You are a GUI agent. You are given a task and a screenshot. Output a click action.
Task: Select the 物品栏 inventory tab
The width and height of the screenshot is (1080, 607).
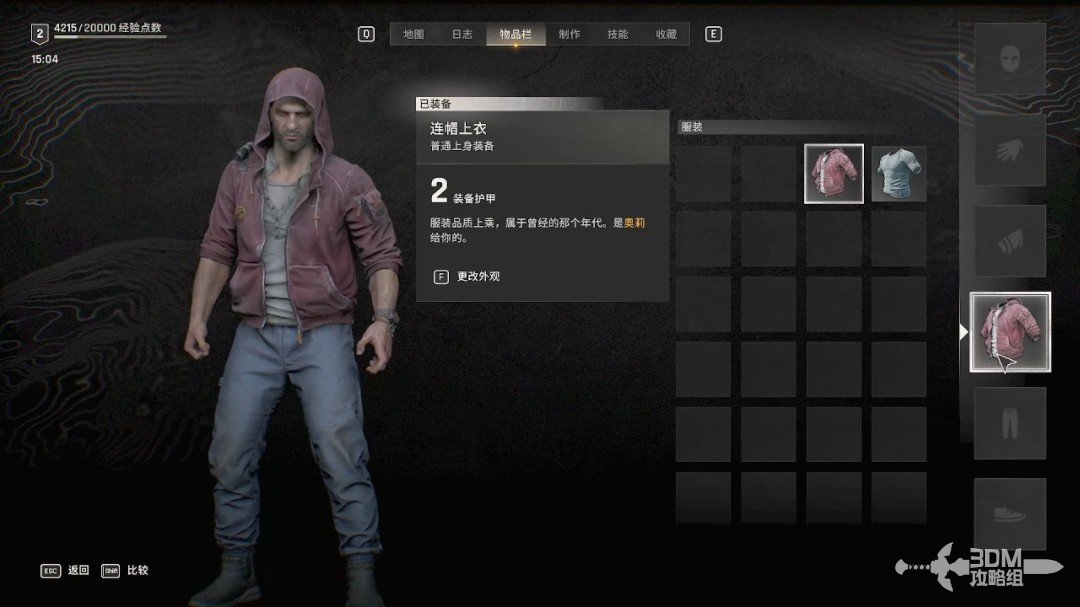click(x=516, y=34)
